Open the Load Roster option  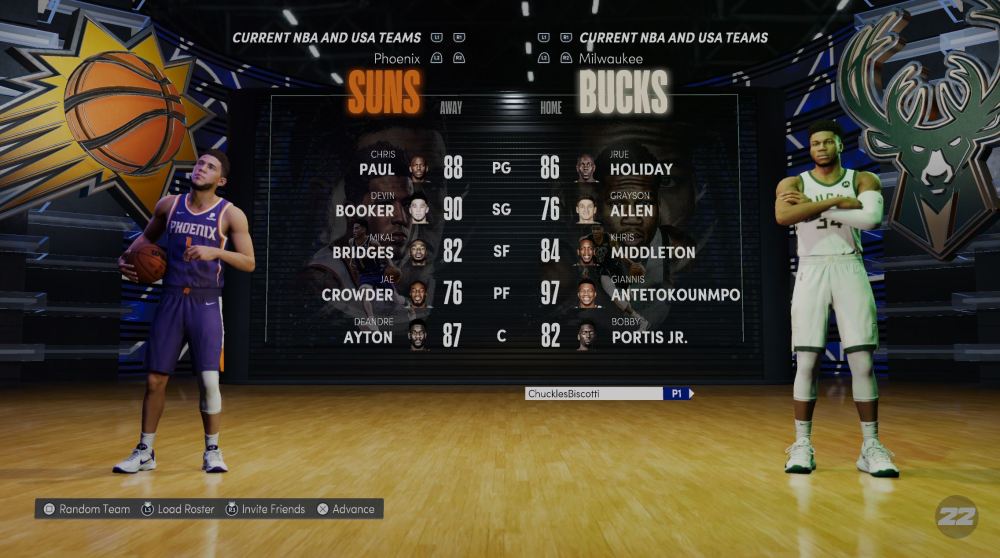(x=178, y=509)
